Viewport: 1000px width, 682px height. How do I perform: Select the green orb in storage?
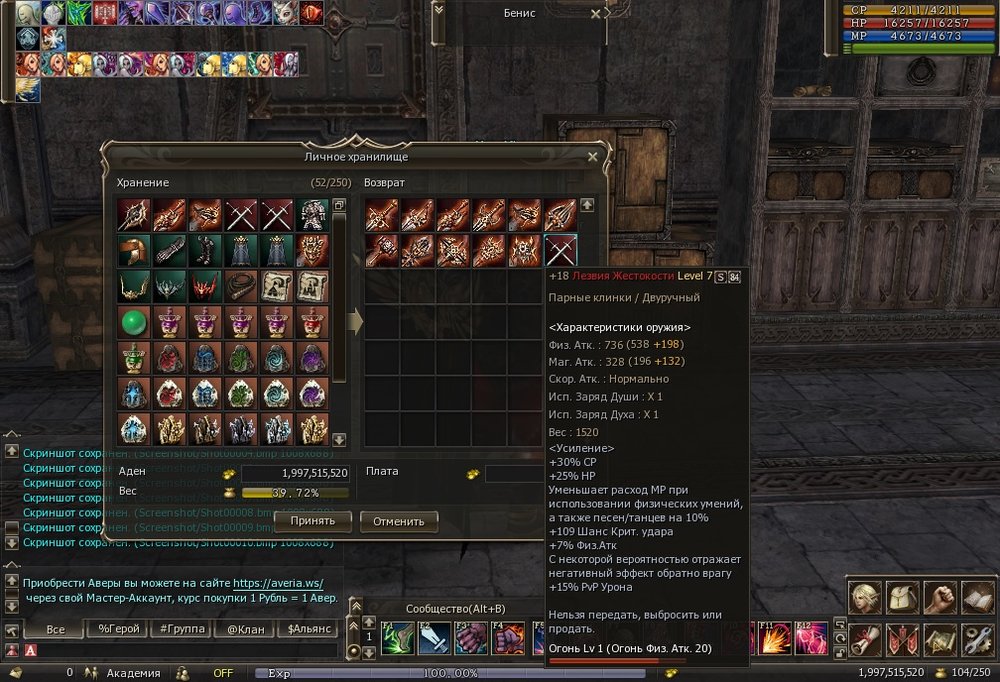point(133,322)
